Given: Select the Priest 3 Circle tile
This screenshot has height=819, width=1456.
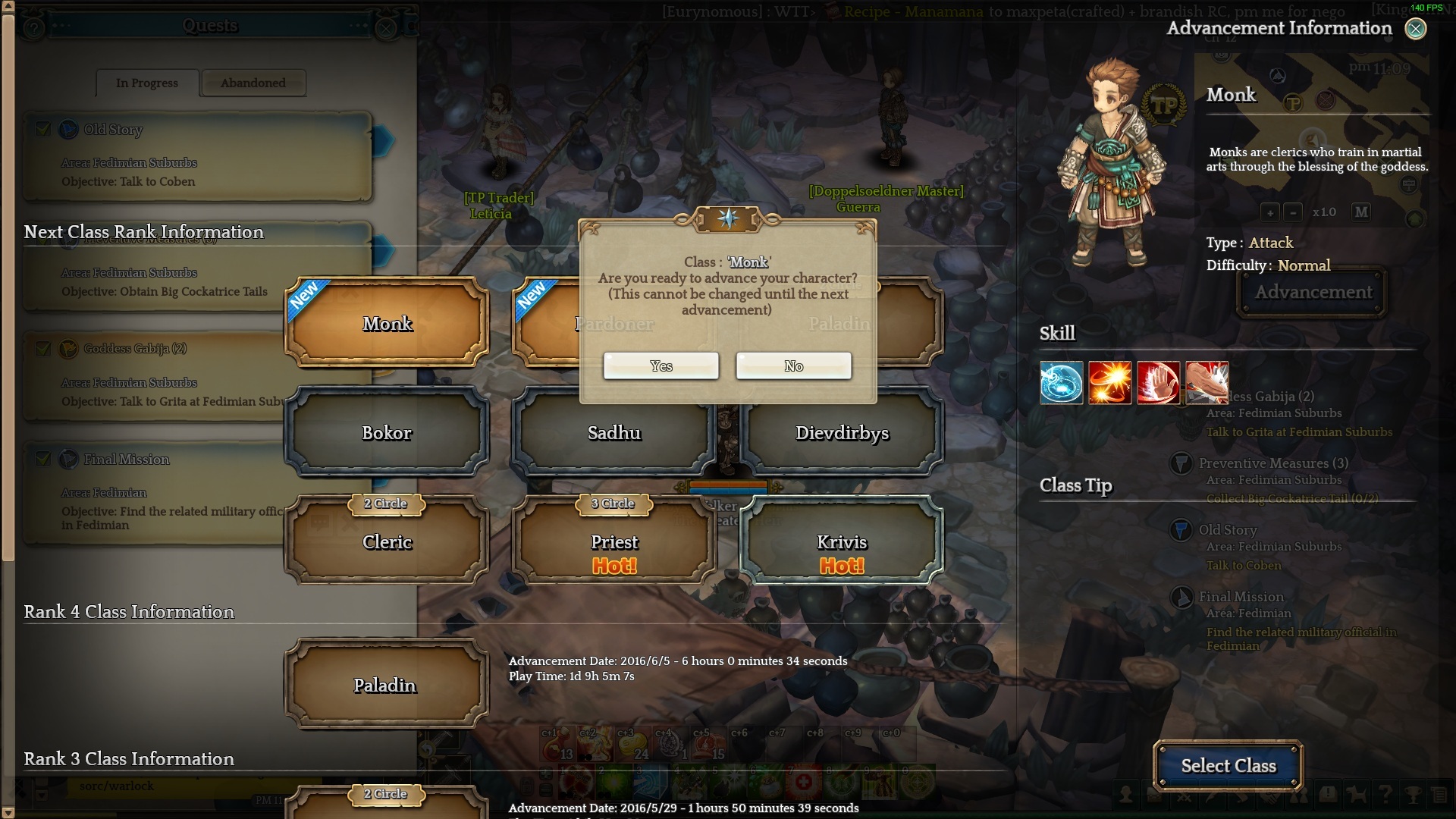Looking at the screenshot, I should [614, 541].
